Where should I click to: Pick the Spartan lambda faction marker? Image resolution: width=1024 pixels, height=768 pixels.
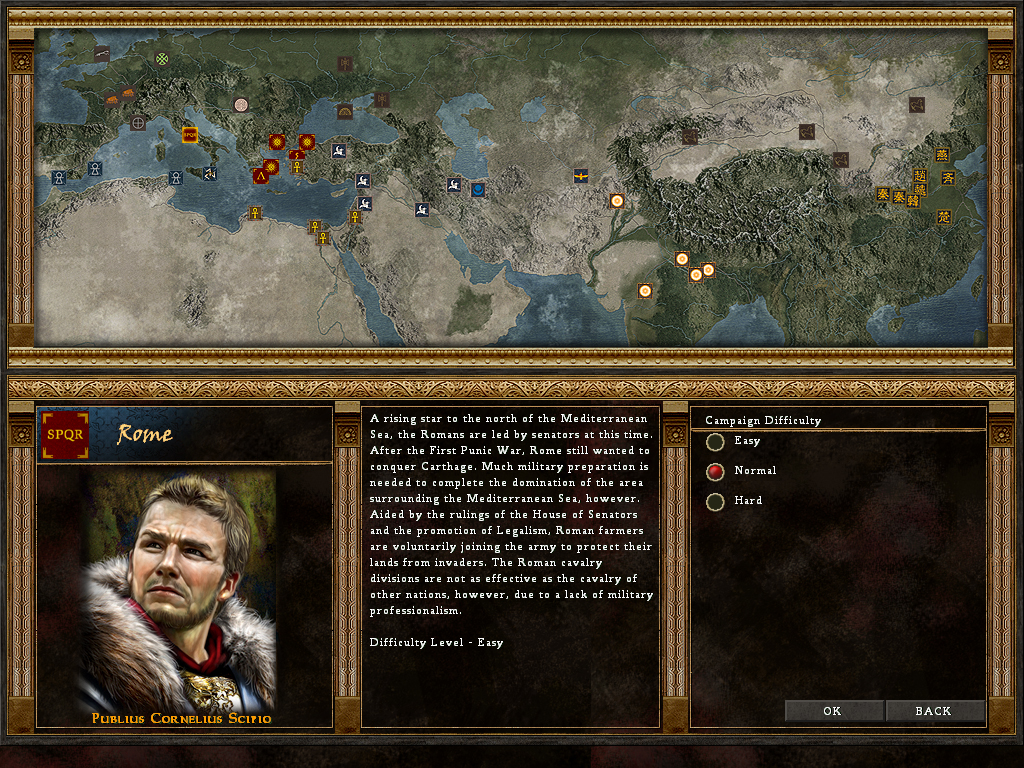click(261, 175)
